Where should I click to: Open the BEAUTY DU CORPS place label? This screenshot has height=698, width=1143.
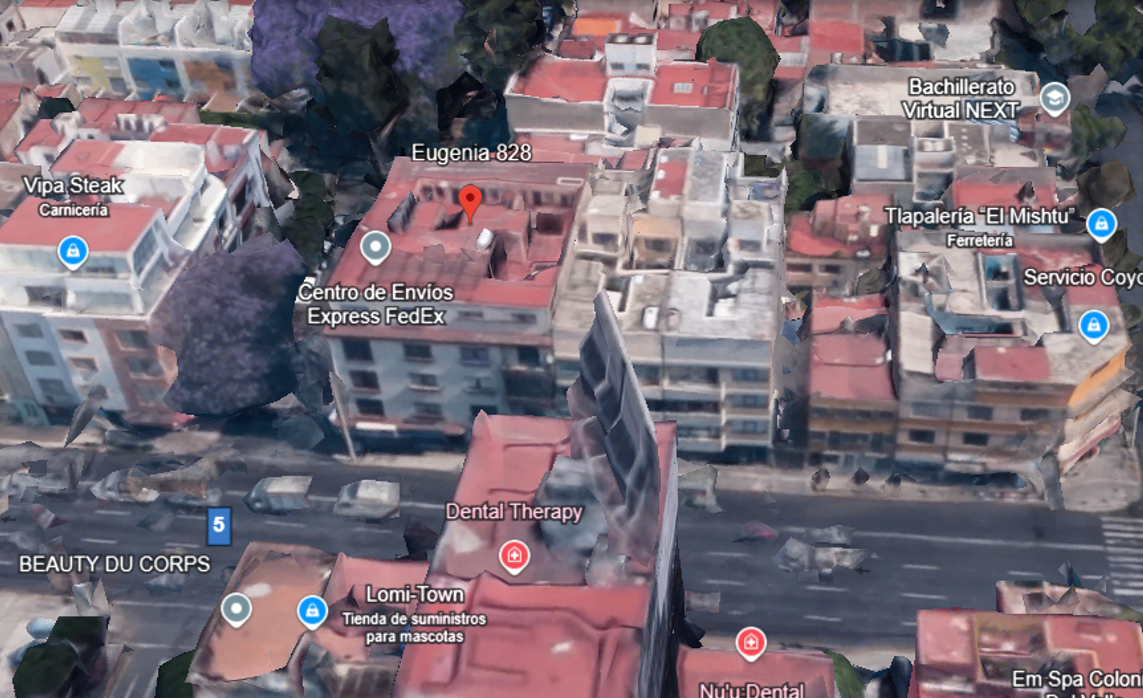coord(115,564)
